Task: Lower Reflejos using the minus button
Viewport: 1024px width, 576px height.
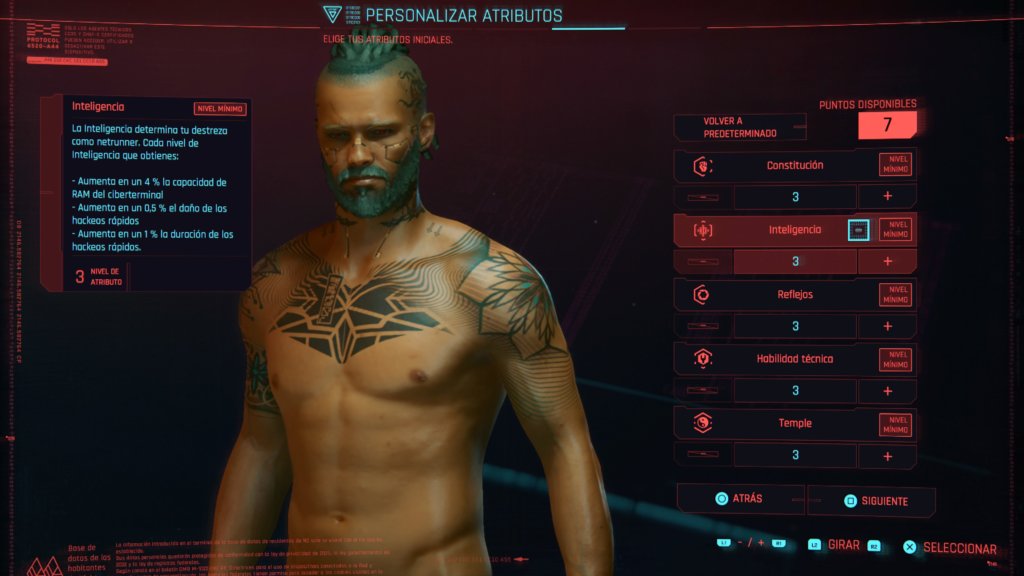Action: pos(703,326)
